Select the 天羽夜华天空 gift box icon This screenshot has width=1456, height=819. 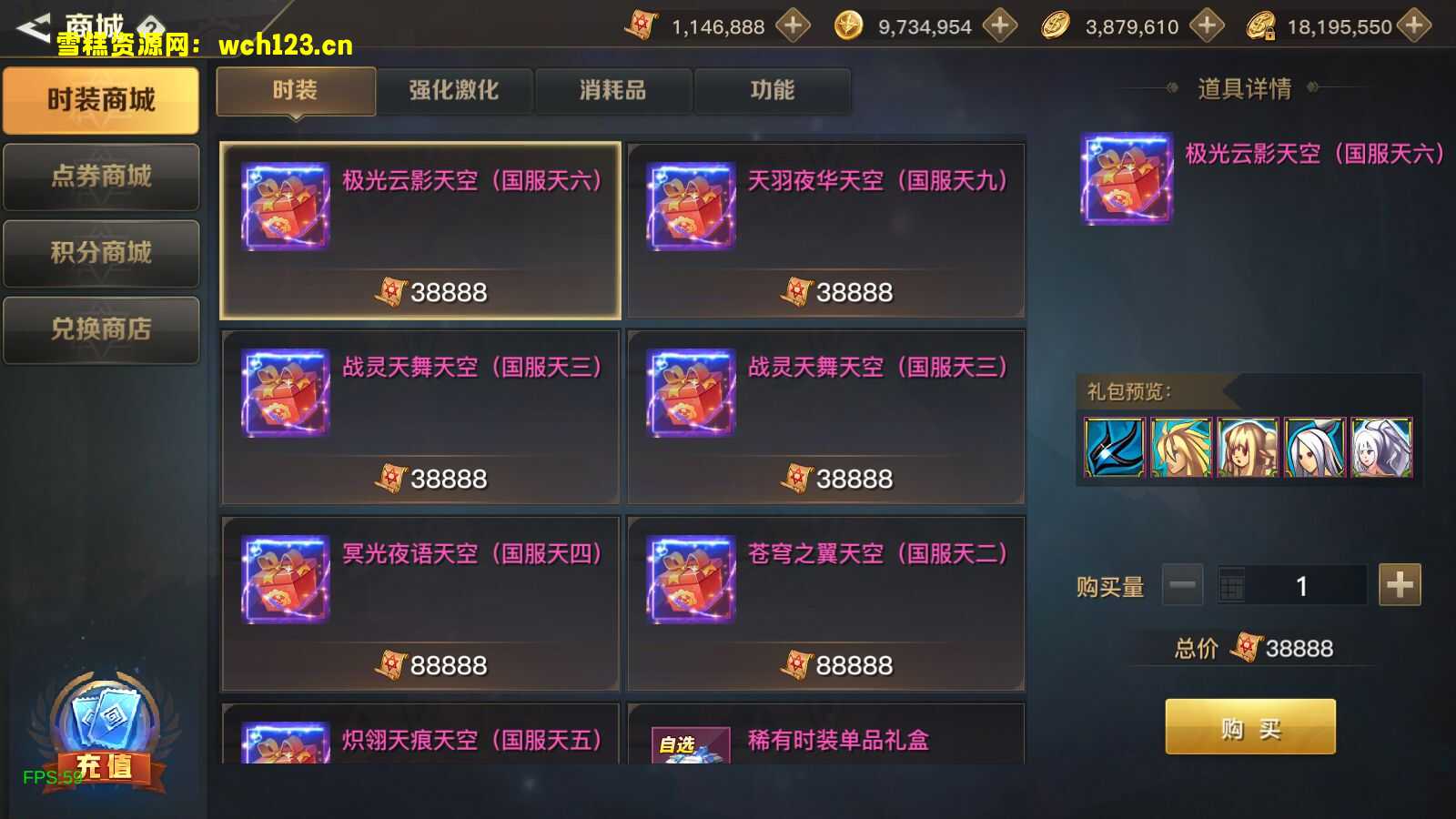689,207
